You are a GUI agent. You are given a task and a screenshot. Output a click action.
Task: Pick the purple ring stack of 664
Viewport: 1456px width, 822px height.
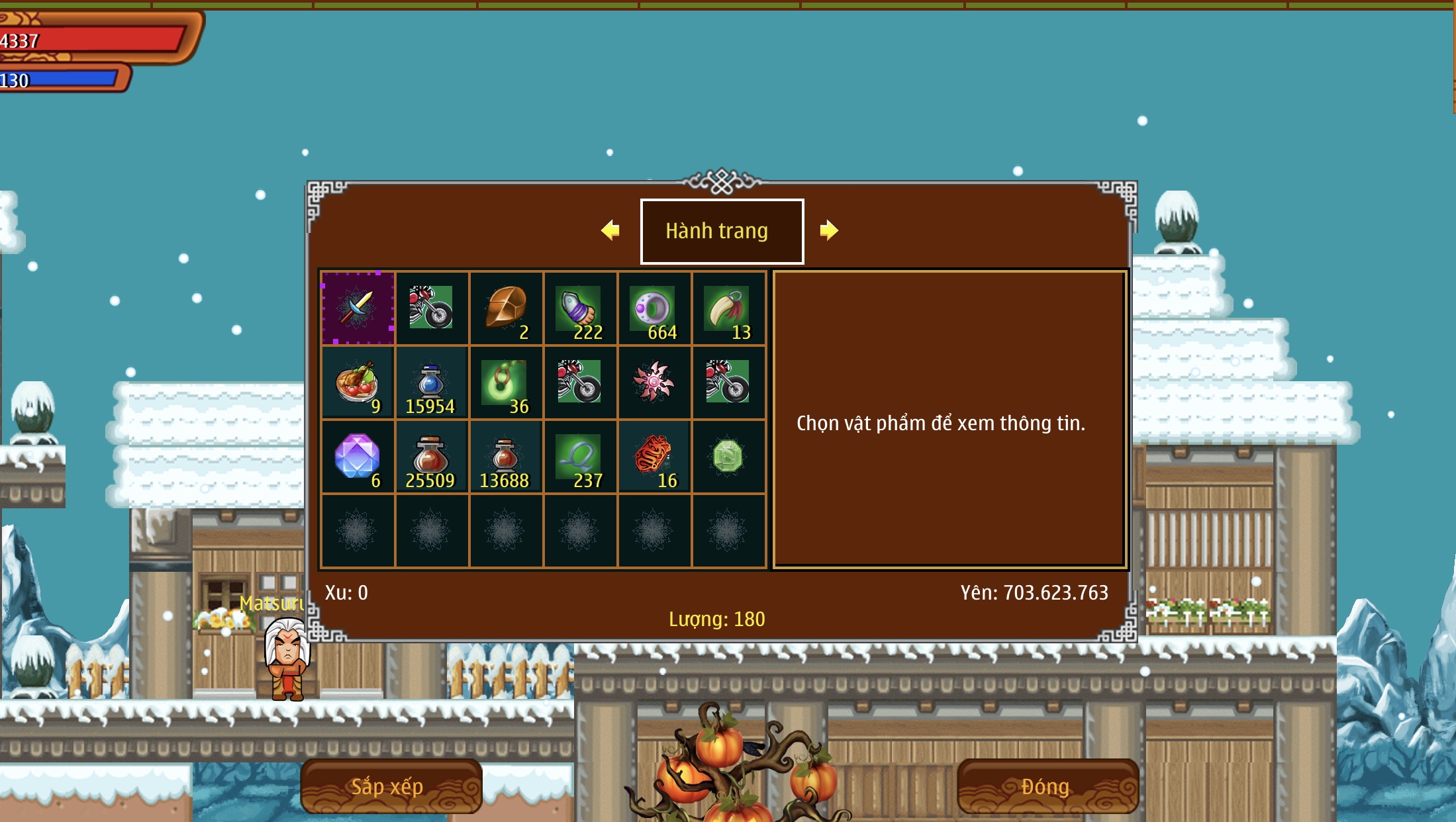(x=654, y=308)
